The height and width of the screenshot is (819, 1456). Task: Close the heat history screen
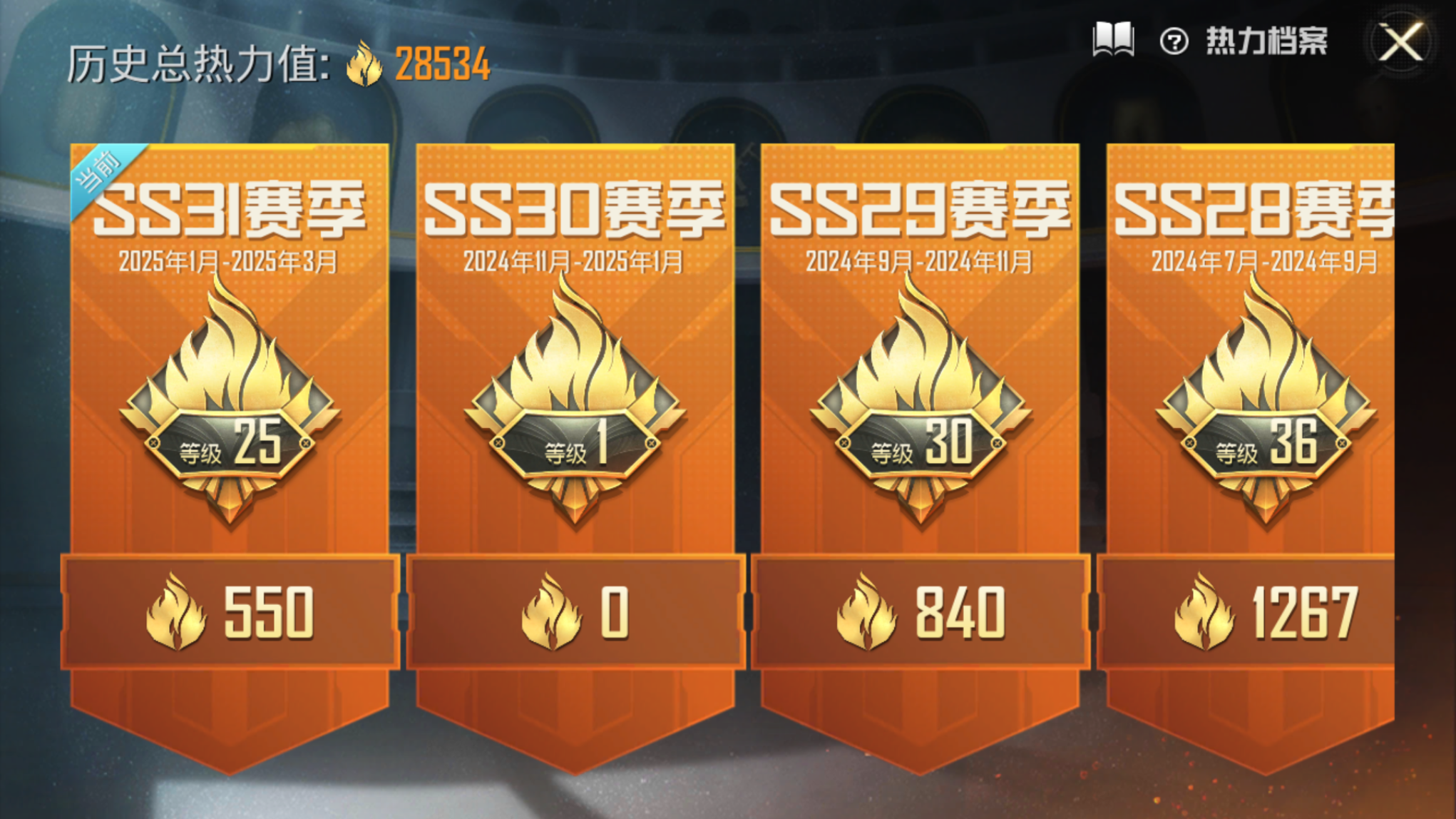pyautogui.click(x=1400, y=43)
